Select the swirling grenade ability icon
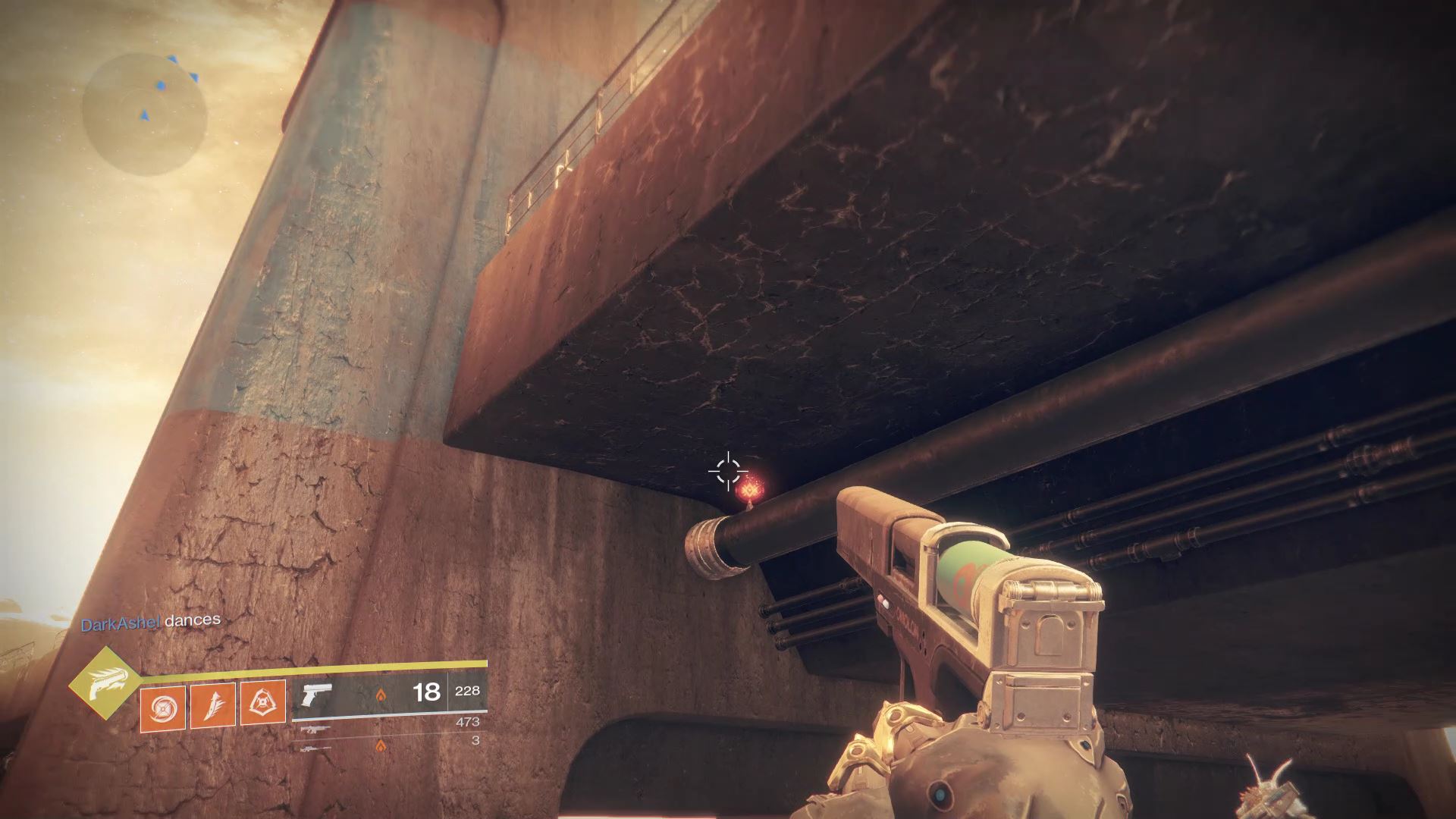This screenshot has height=819, width=1456. [163, 704]
